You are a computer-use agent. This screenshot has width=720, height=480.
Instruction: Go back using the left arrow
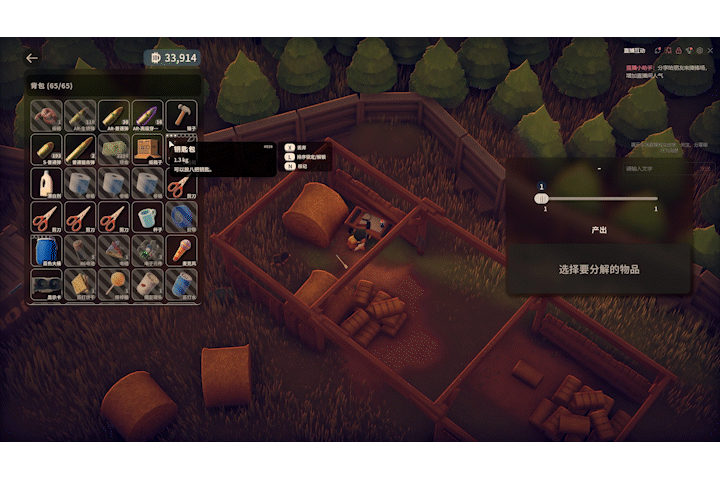point(32,59)
